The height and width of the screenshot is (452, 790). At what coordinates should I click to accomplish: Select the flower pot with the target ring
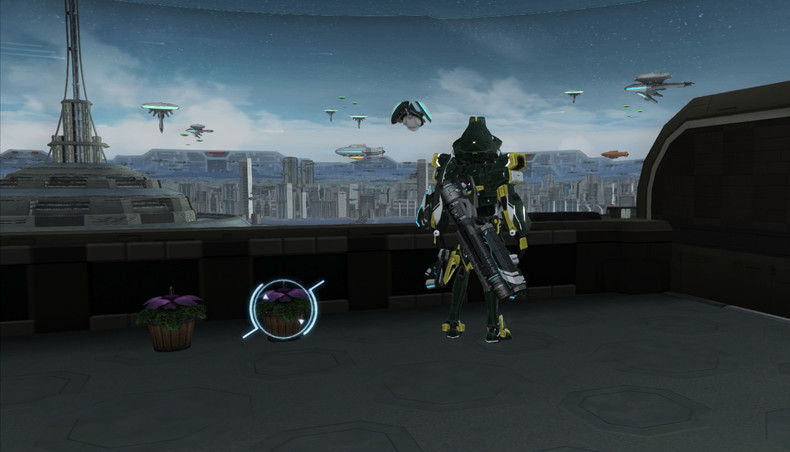click(x=283, y=310)
